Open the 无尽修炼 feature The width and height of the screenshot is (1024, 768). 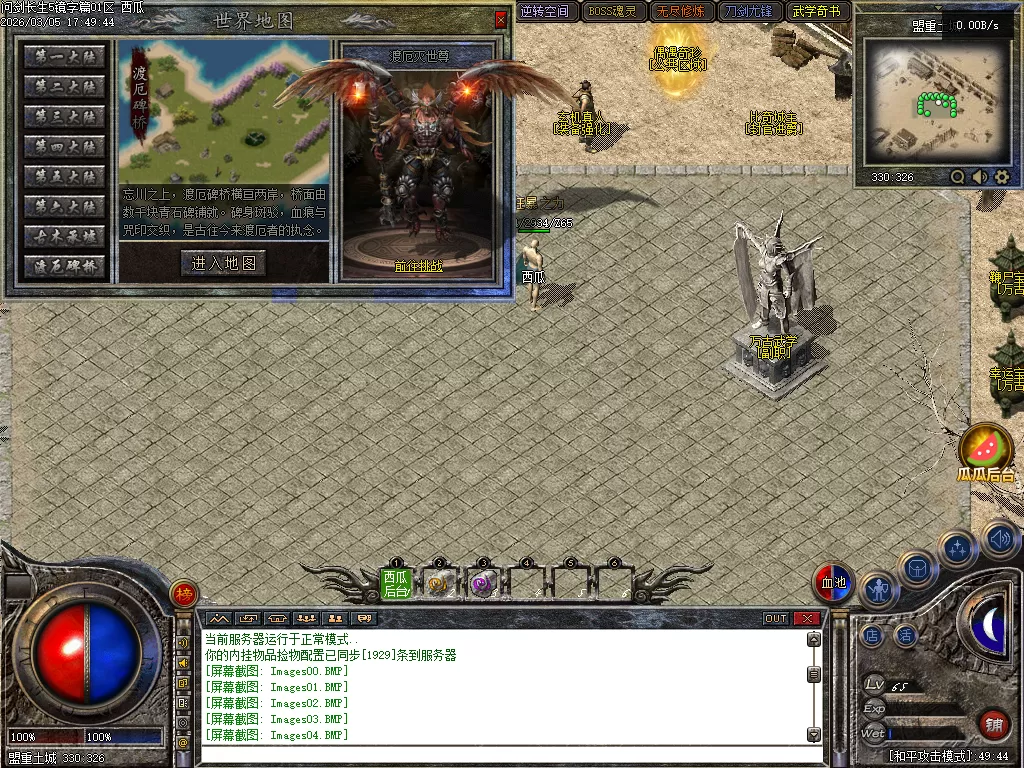(680, 12)
